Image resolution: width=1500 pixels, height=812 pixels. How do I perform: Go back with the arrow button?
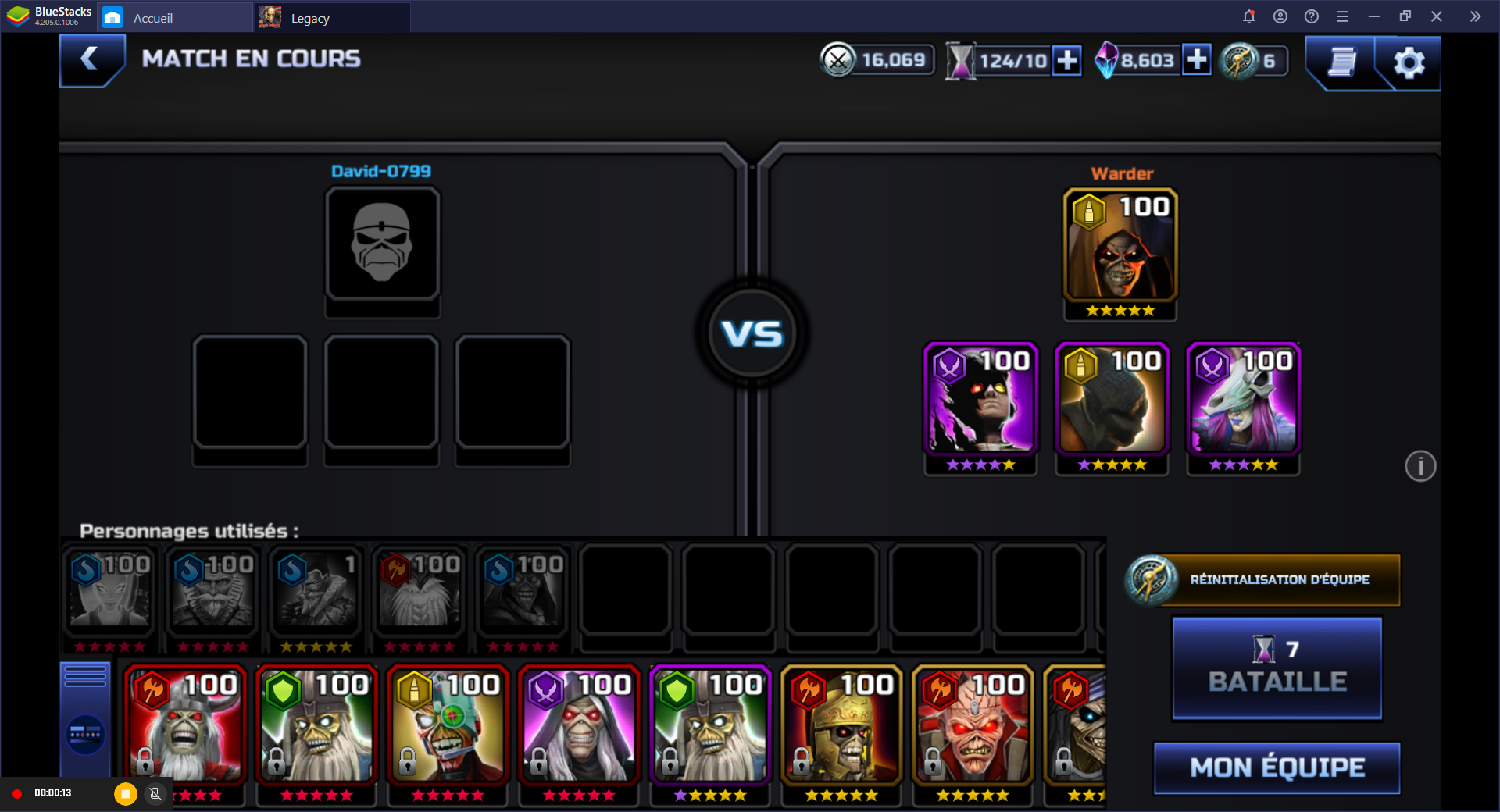(91, 59)
